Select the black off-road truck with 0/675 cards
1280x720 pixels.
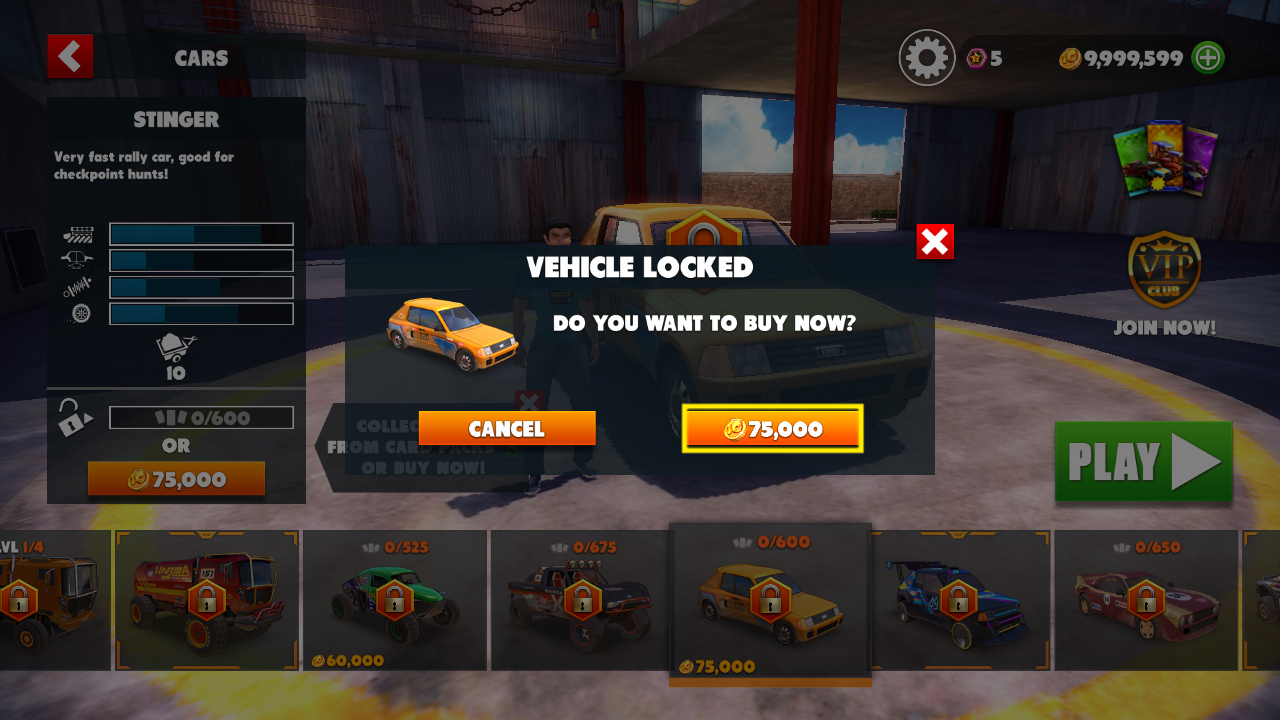pyautogui.click(x=581, y=602)
